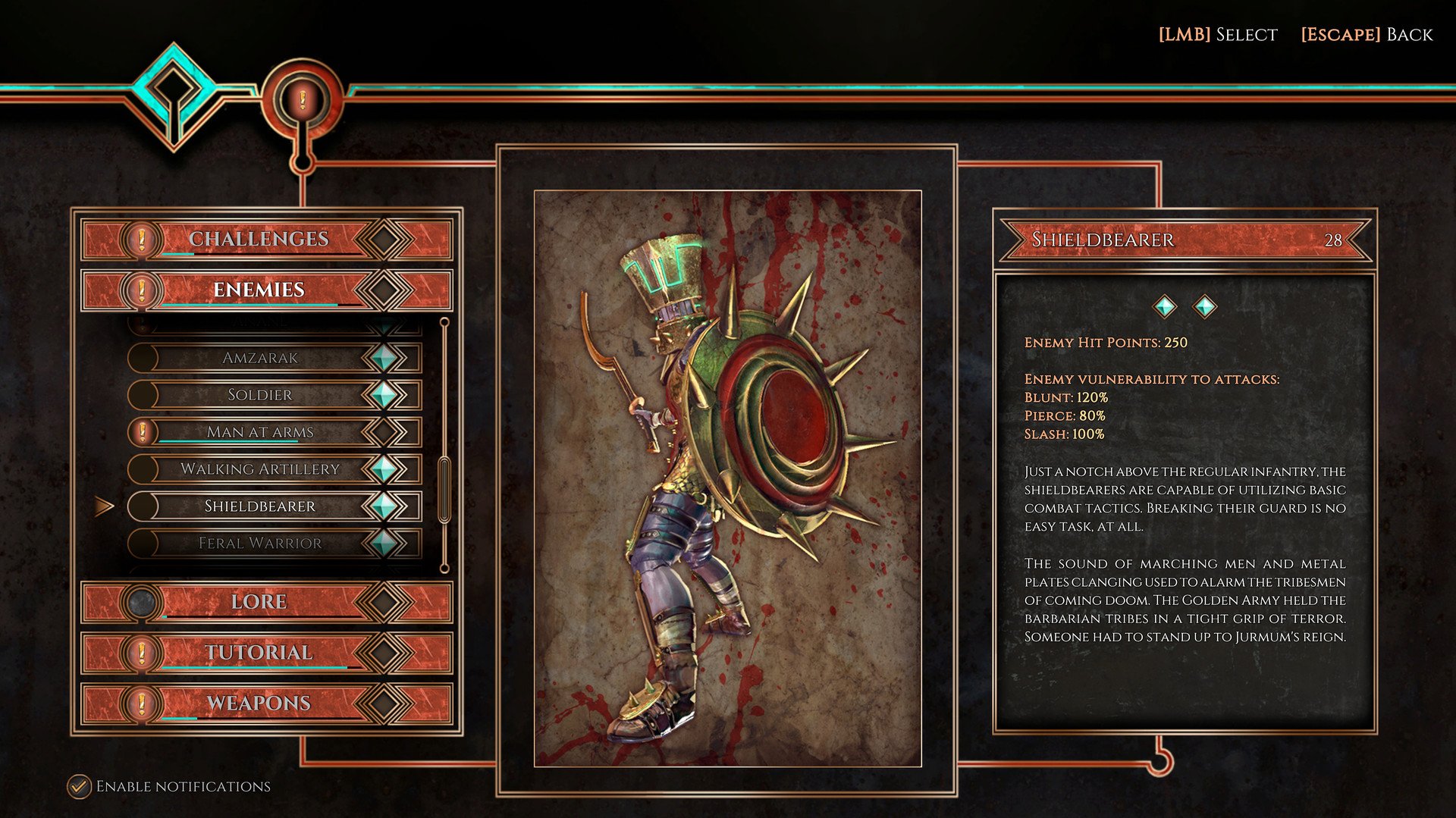Choose the Soldier enemy entry

point(260,395)
